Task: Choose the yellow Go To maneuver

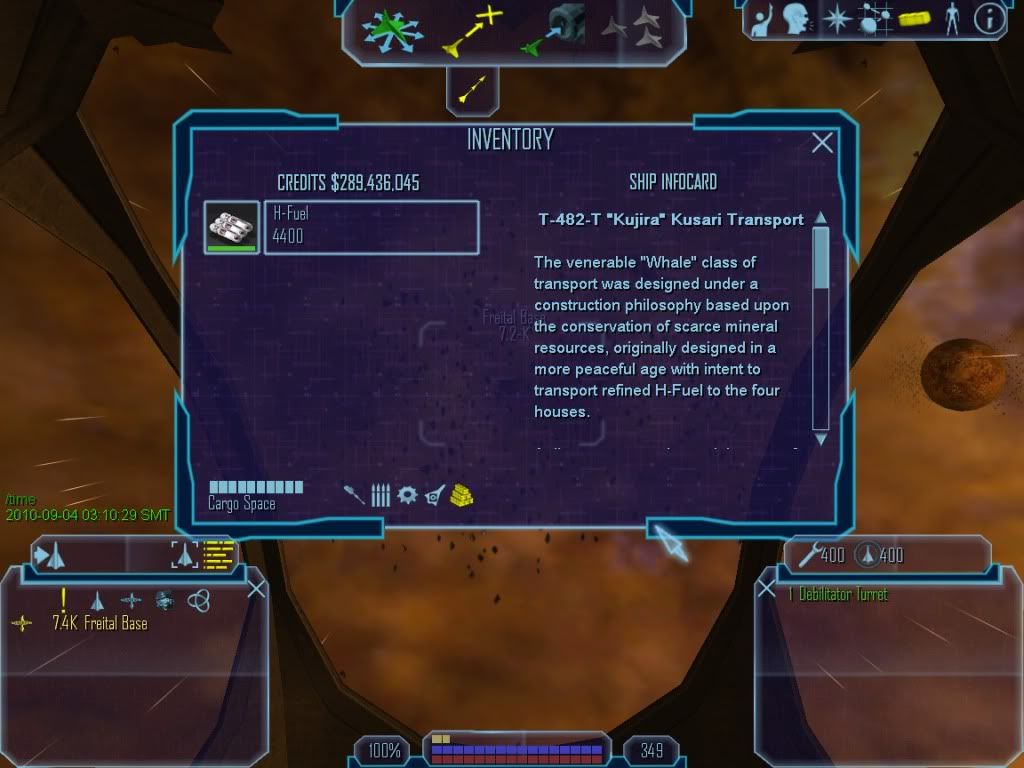Action: click(x=472, y=30)
